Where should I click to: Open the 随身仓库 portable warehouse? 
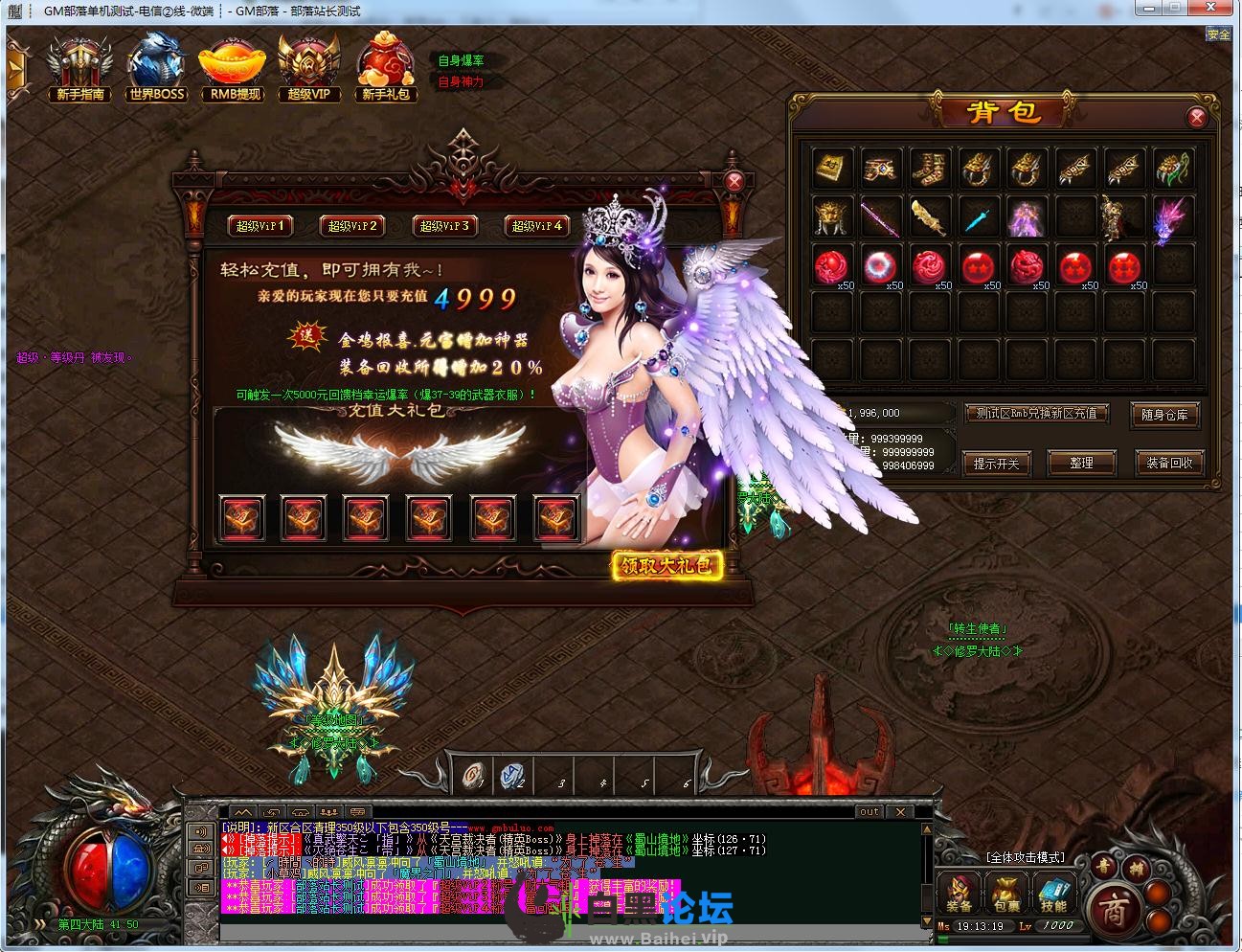1164,414
